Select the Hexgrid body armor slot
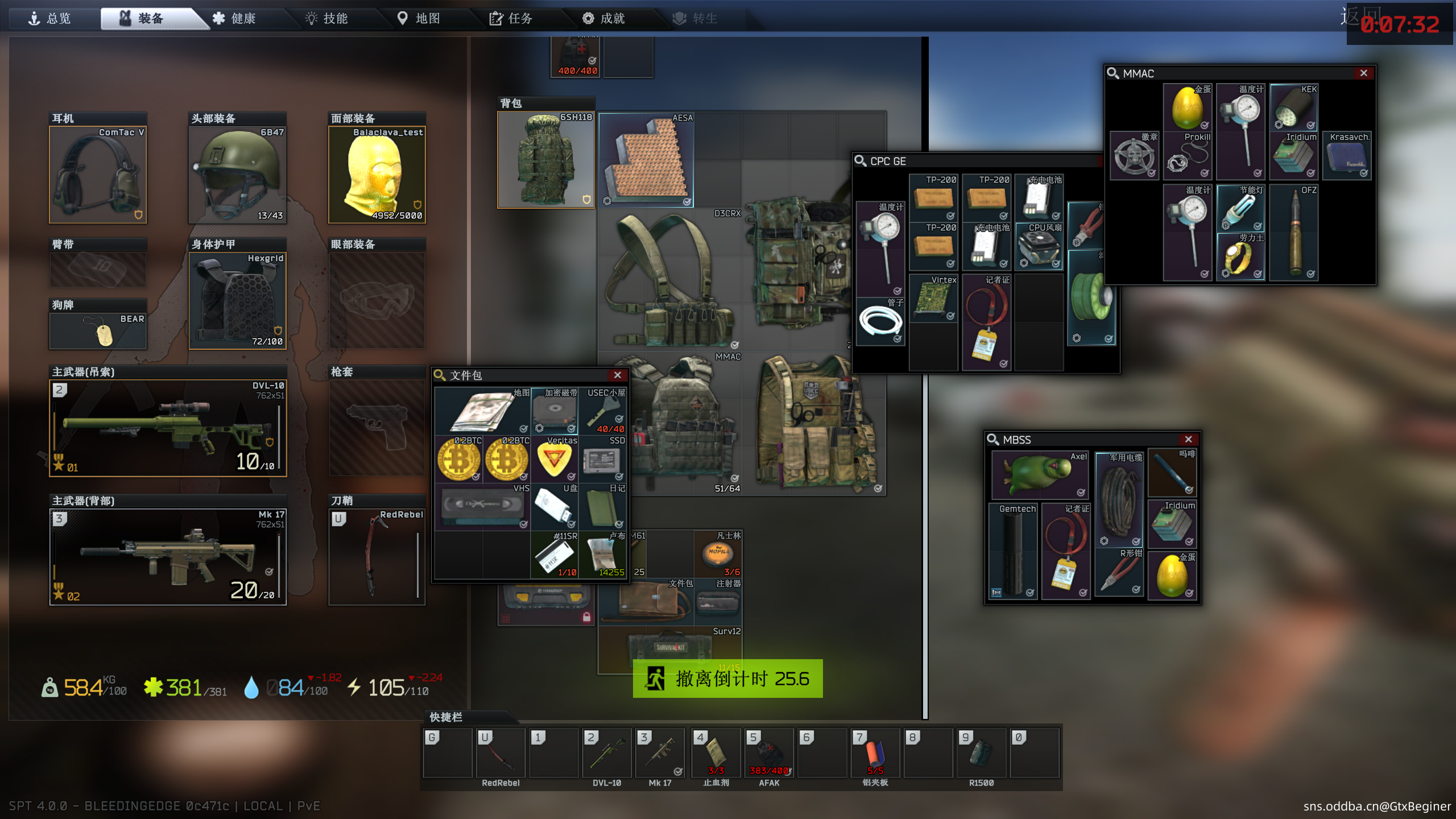This screenshot has width=1456, height=819. pyautogui.click(x=237, y=300)
